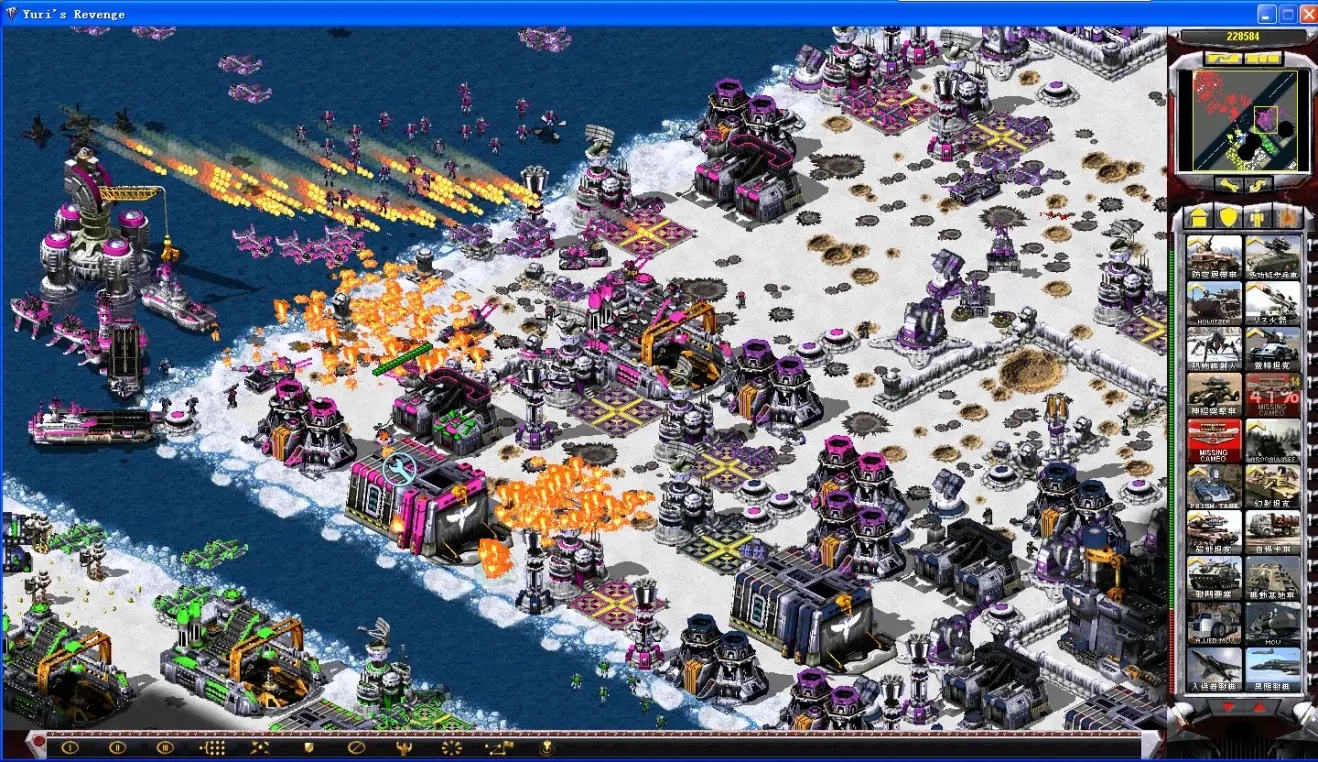Activate the repair wrench button

(1227, 185)
